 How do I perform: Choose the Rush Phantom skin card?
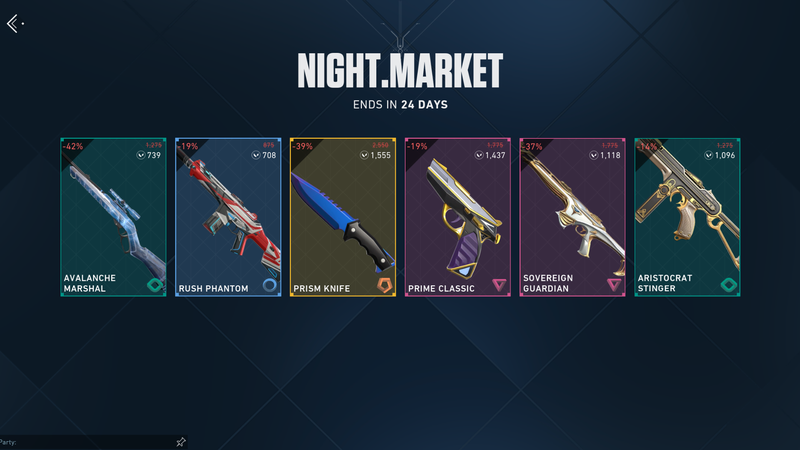[x=228, y=217]
